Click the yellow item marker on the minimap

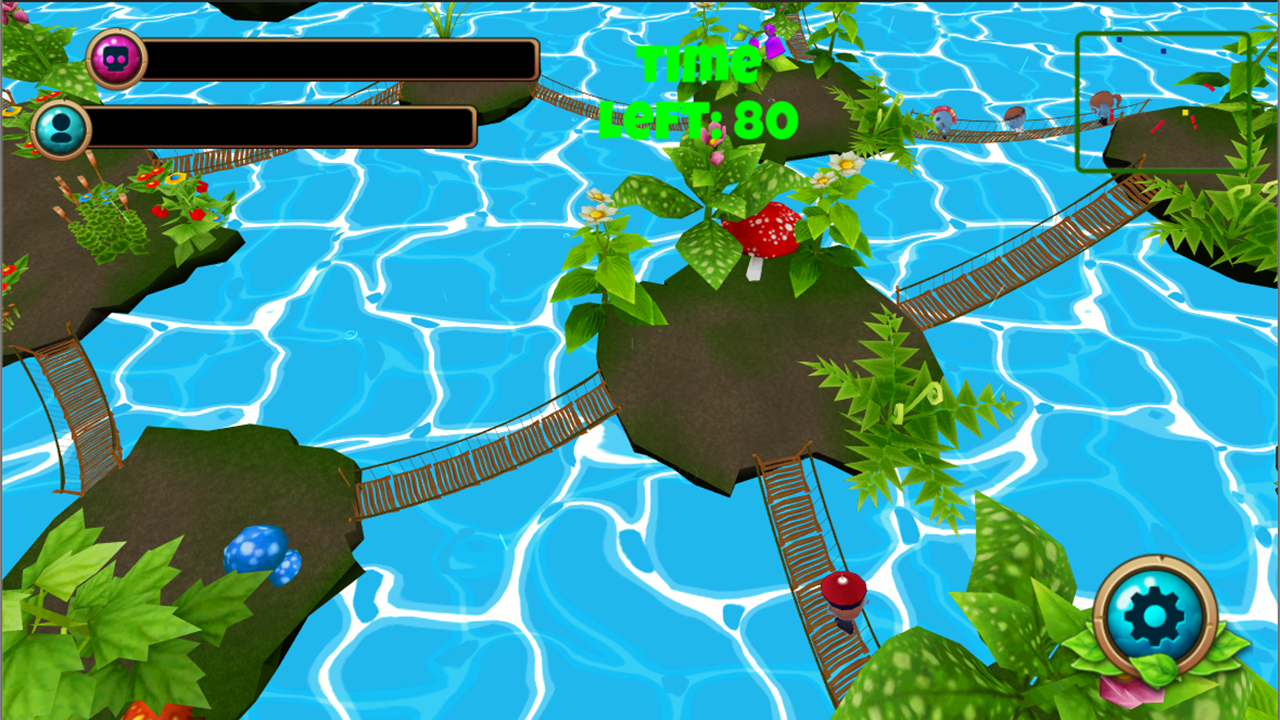[x=1185, y=113]
